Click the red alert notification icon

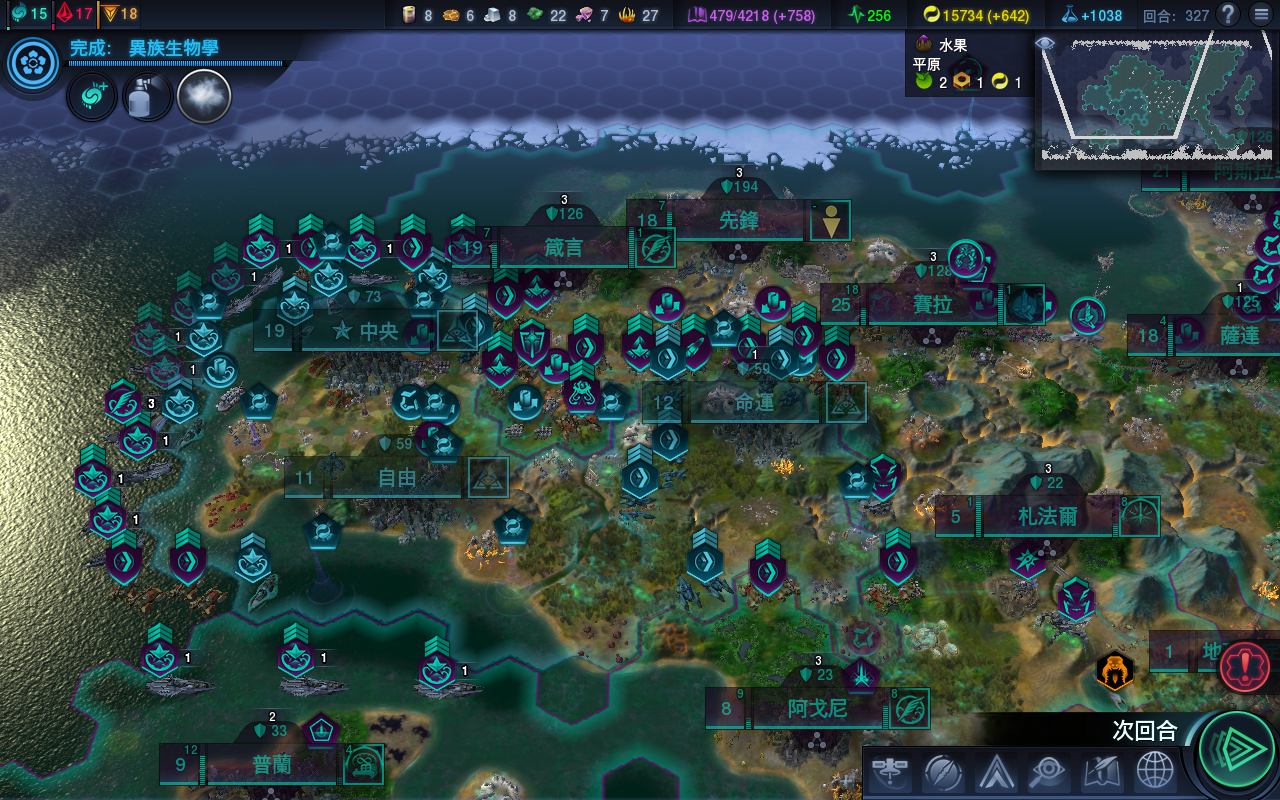[x=1244, y=665]
